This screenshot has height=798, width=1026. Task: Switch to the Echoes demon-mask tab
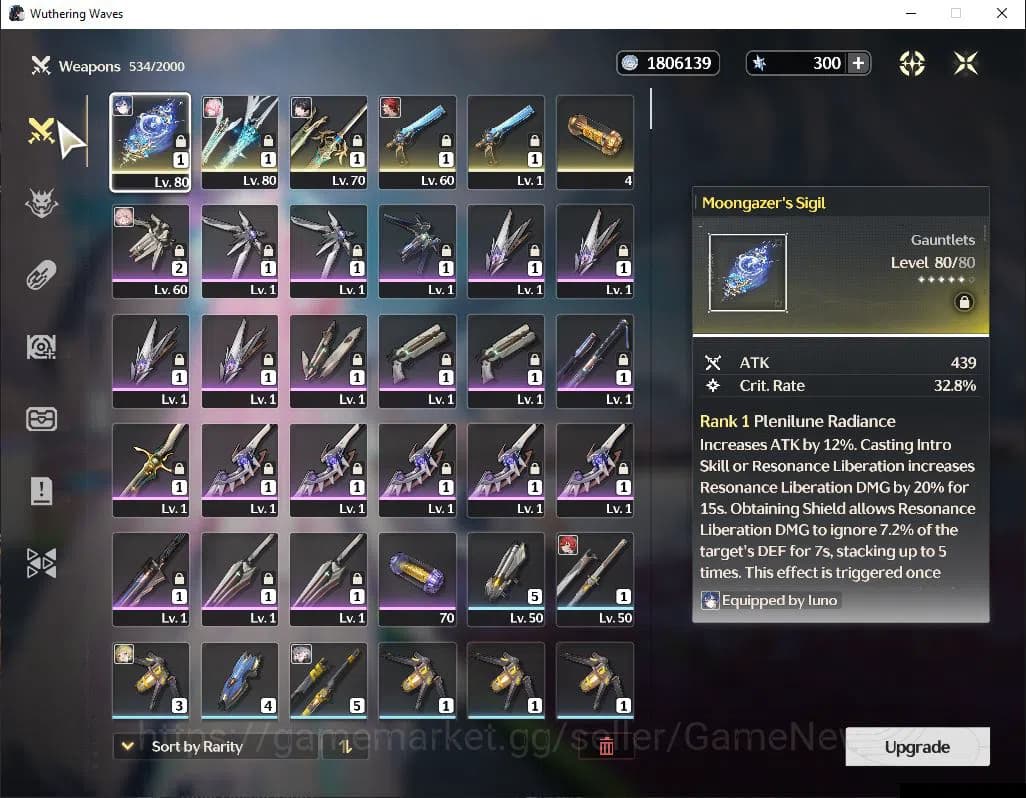tap(41, 204)
